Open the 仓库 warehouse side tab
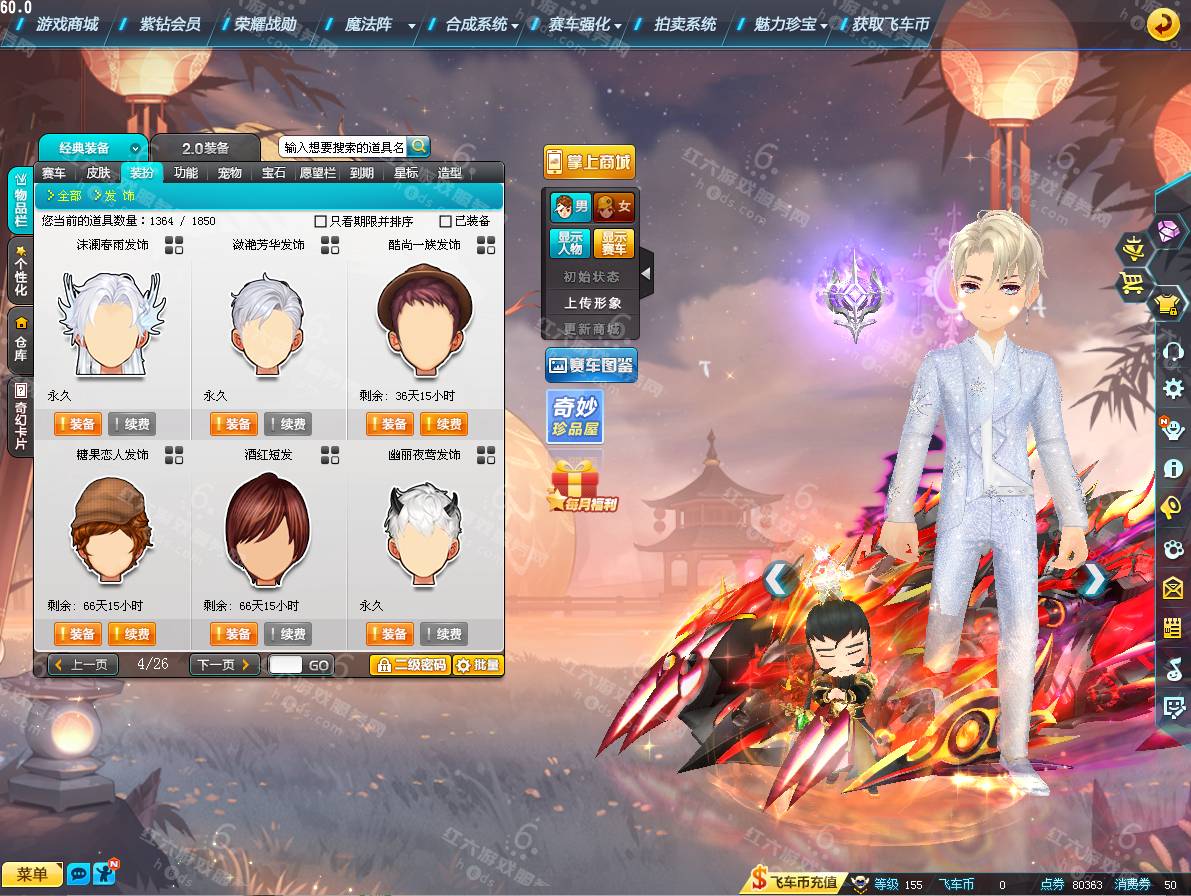The image size is (1191, 896). click(20, 335)
